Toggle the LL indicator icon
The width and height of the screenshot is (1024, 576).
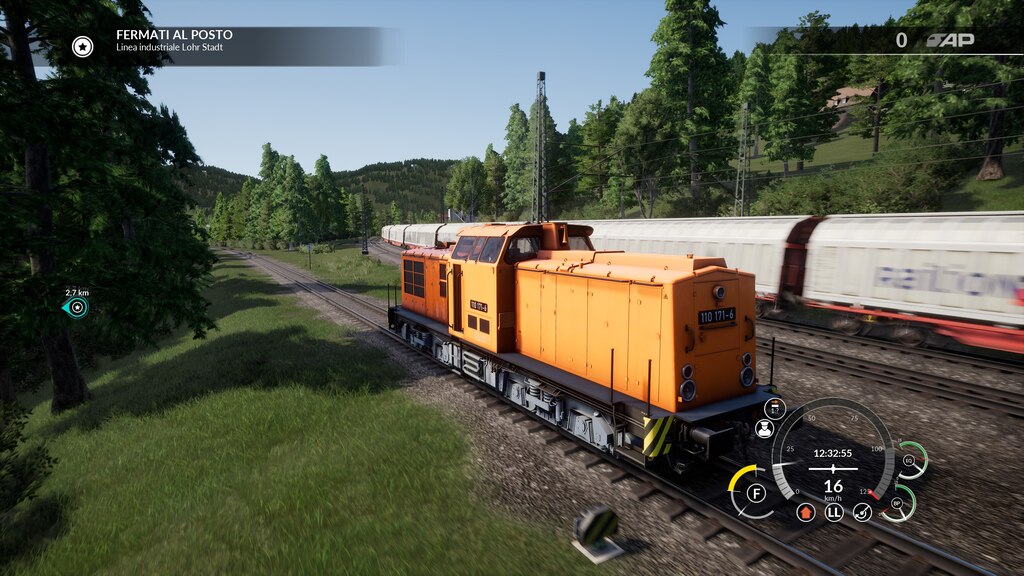coord(834,512)
